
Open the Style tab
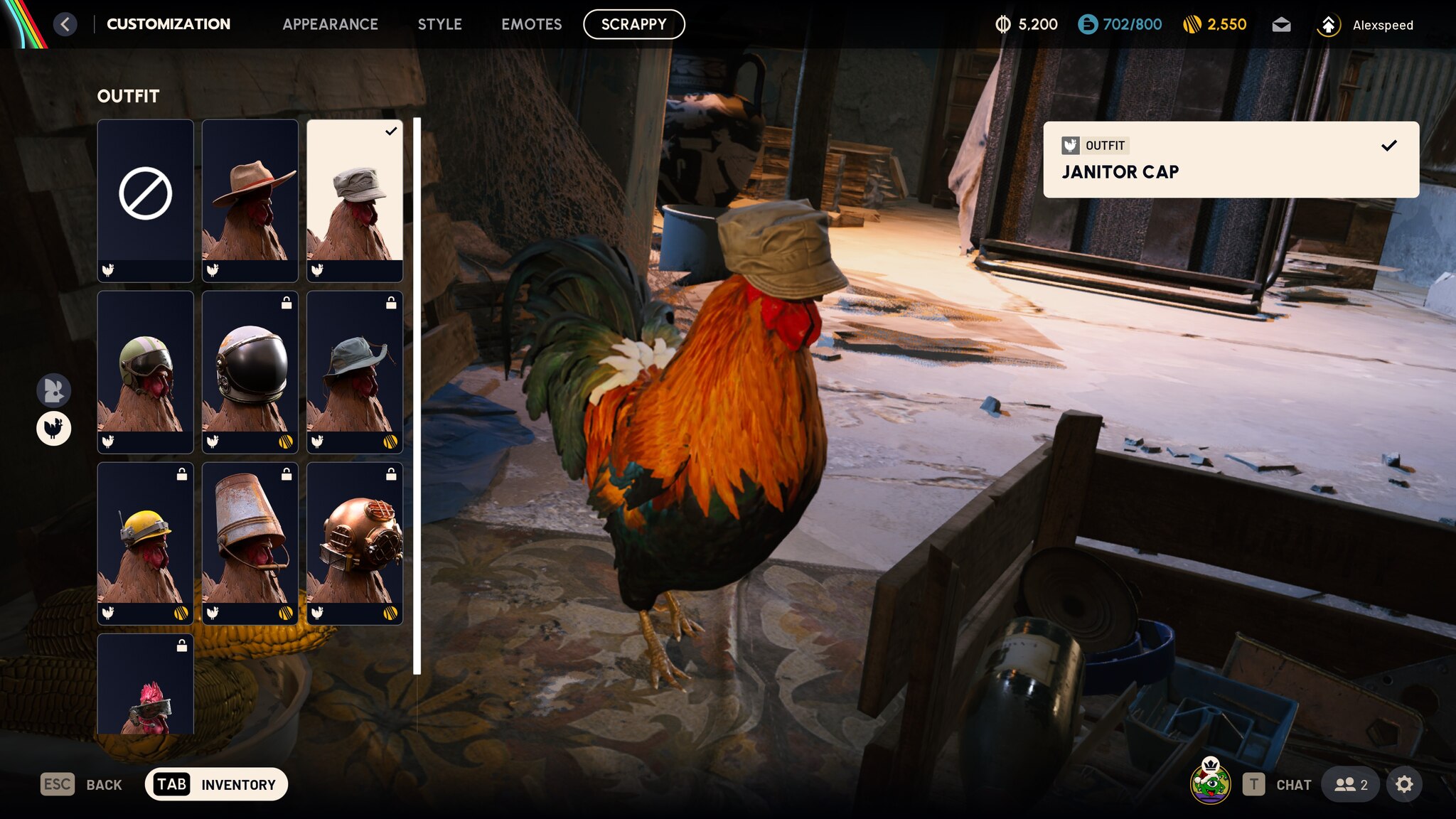coord(439,24)
